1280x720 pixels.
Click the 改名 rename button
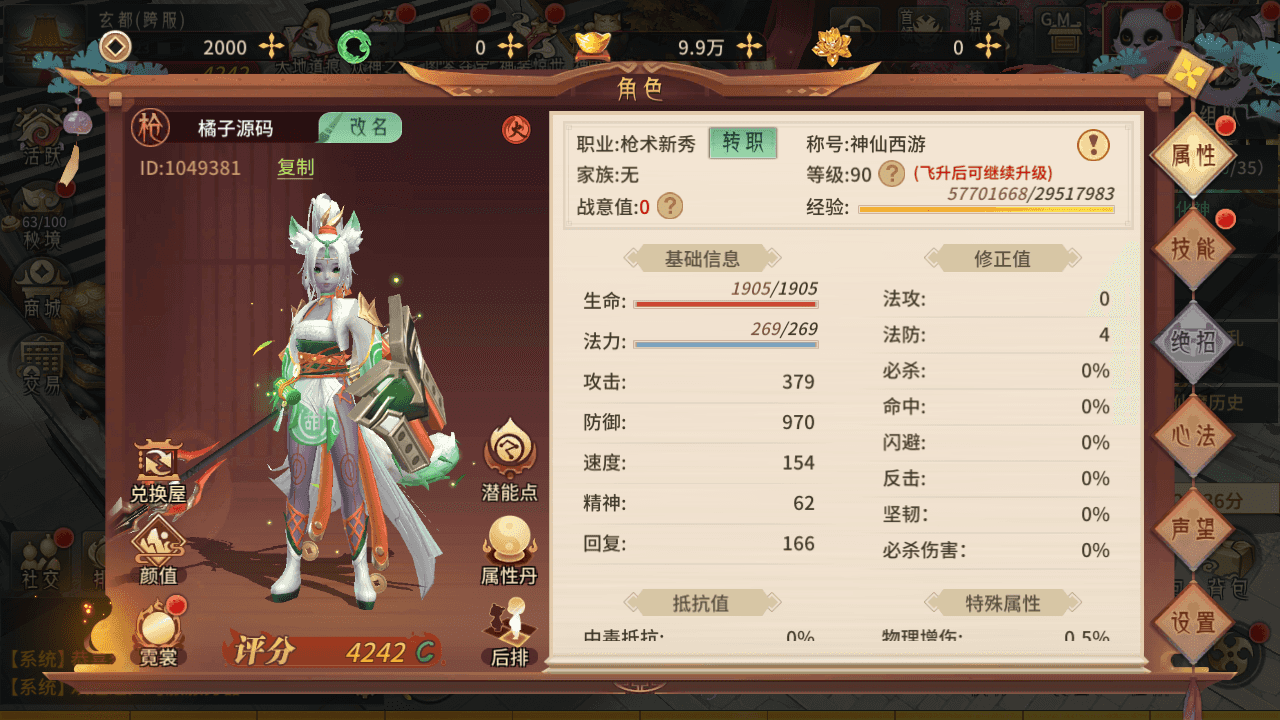360,128
